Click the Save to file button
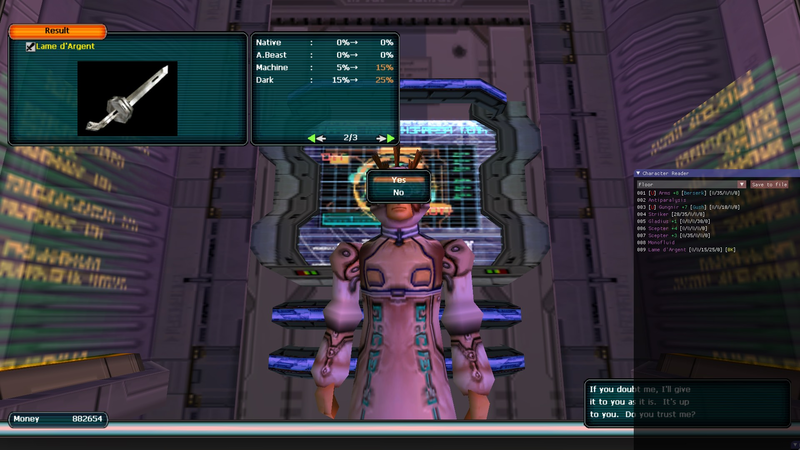This screenshot has height=450, width=800. click(x=769, y=184)
